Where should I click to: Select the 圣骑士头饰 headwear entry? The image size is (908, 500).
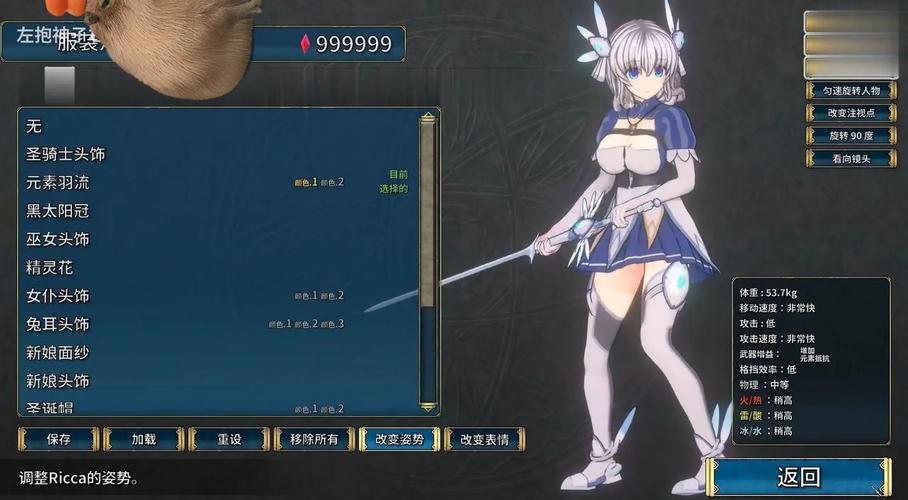[x=66, y=155]
